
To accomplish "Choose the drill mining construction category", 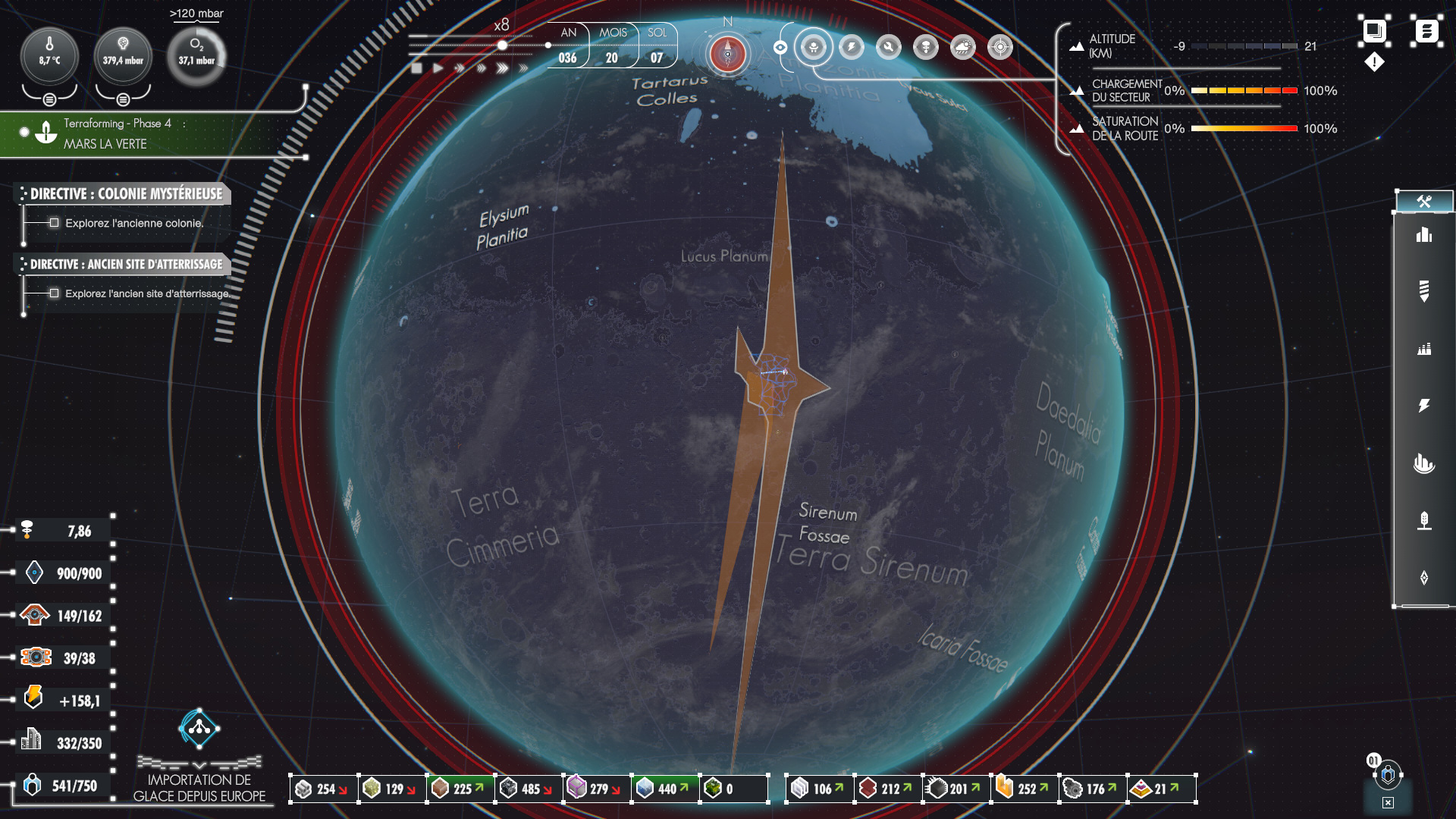I will coord(1424,290).
